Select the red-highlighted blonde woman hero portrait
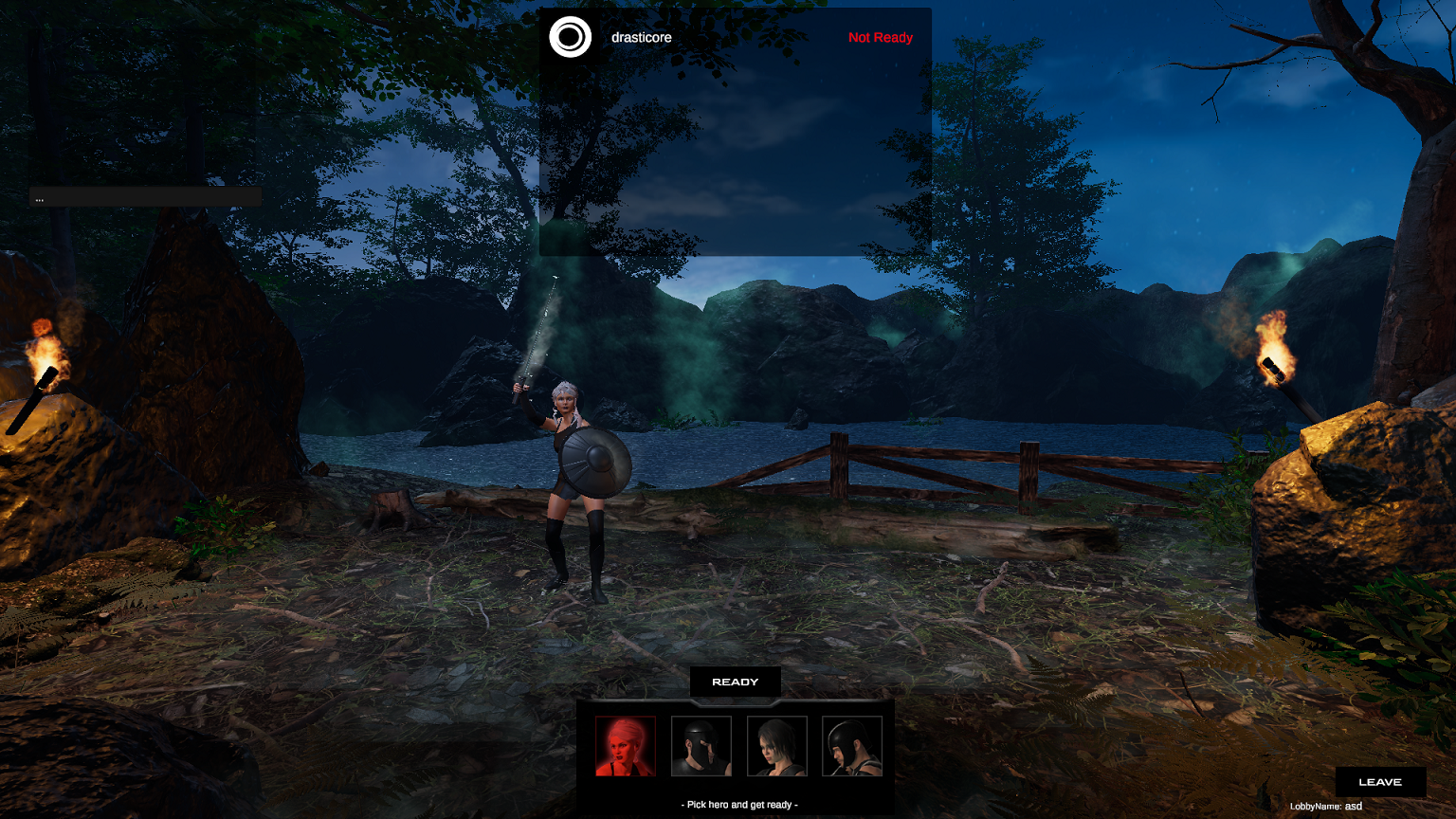Image resolution: width=1456 pixels, height=819 pixels. (x=626, y=746)
